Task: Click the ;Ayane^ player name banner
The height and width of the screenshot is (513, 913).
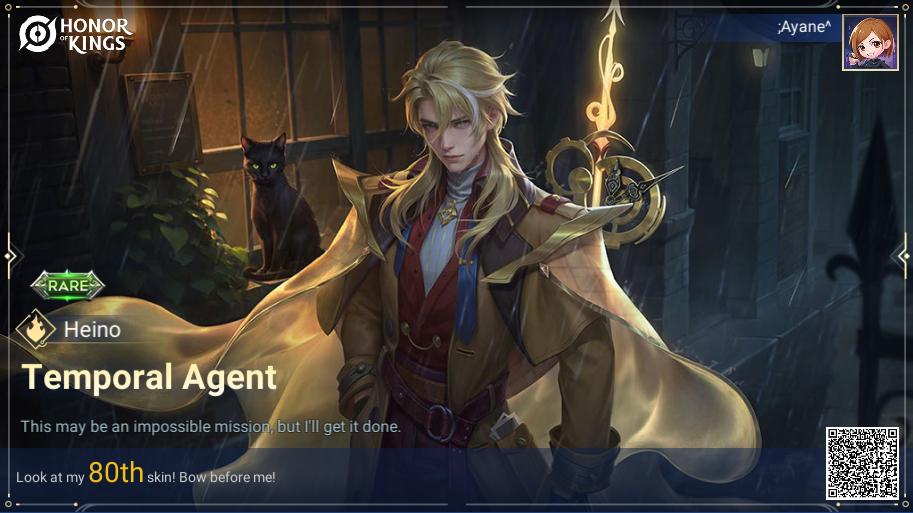Action: [803, 27]
